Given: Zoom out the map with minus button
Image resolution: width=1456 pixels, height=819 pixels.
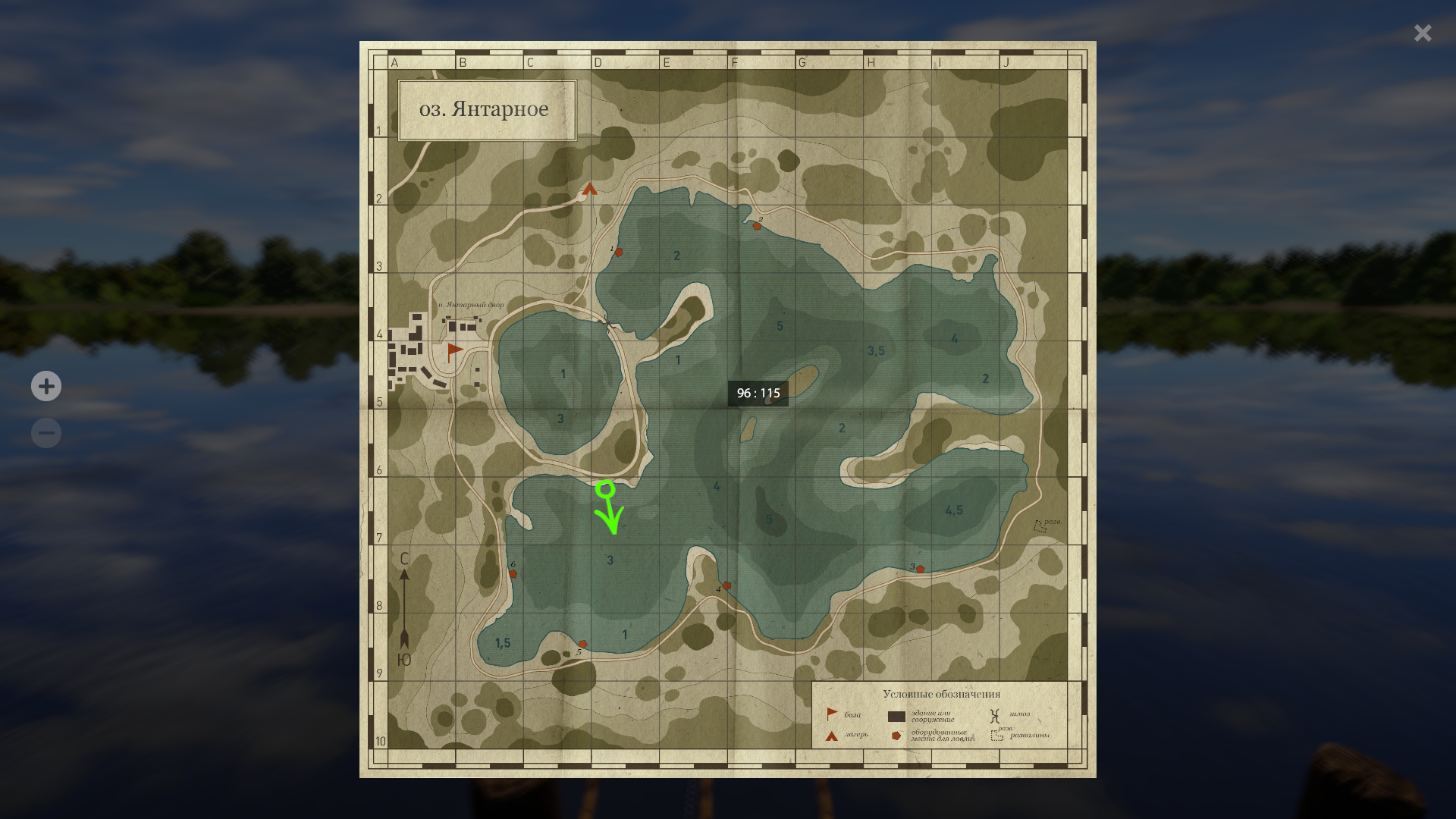Looking at the screenshot, I should pos(46,433).
